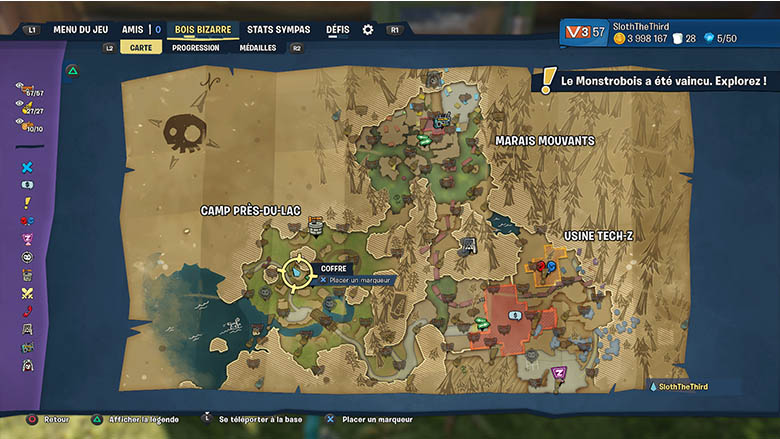Screen dimensions: 780x439
Task: Switch to the Progression sub-tab
Action: (195, 47)
